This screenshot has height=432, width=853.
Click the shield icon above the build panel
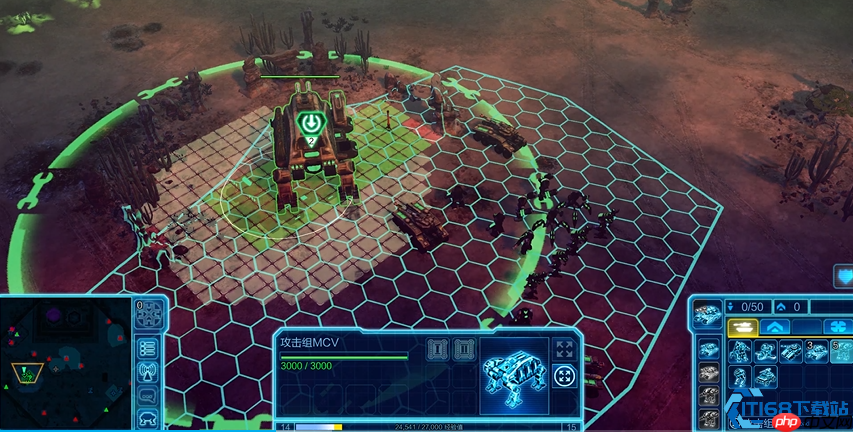[x=841, y=276]
